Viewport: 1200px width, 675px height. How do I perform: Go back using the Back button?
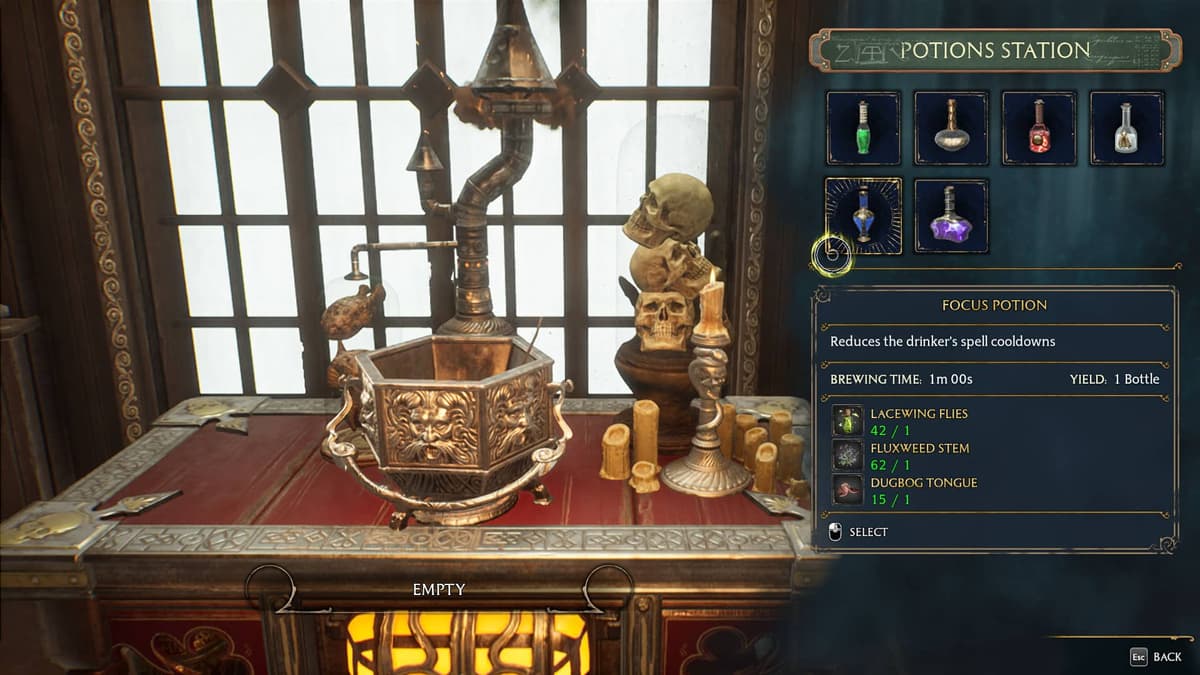point(1156,657)
